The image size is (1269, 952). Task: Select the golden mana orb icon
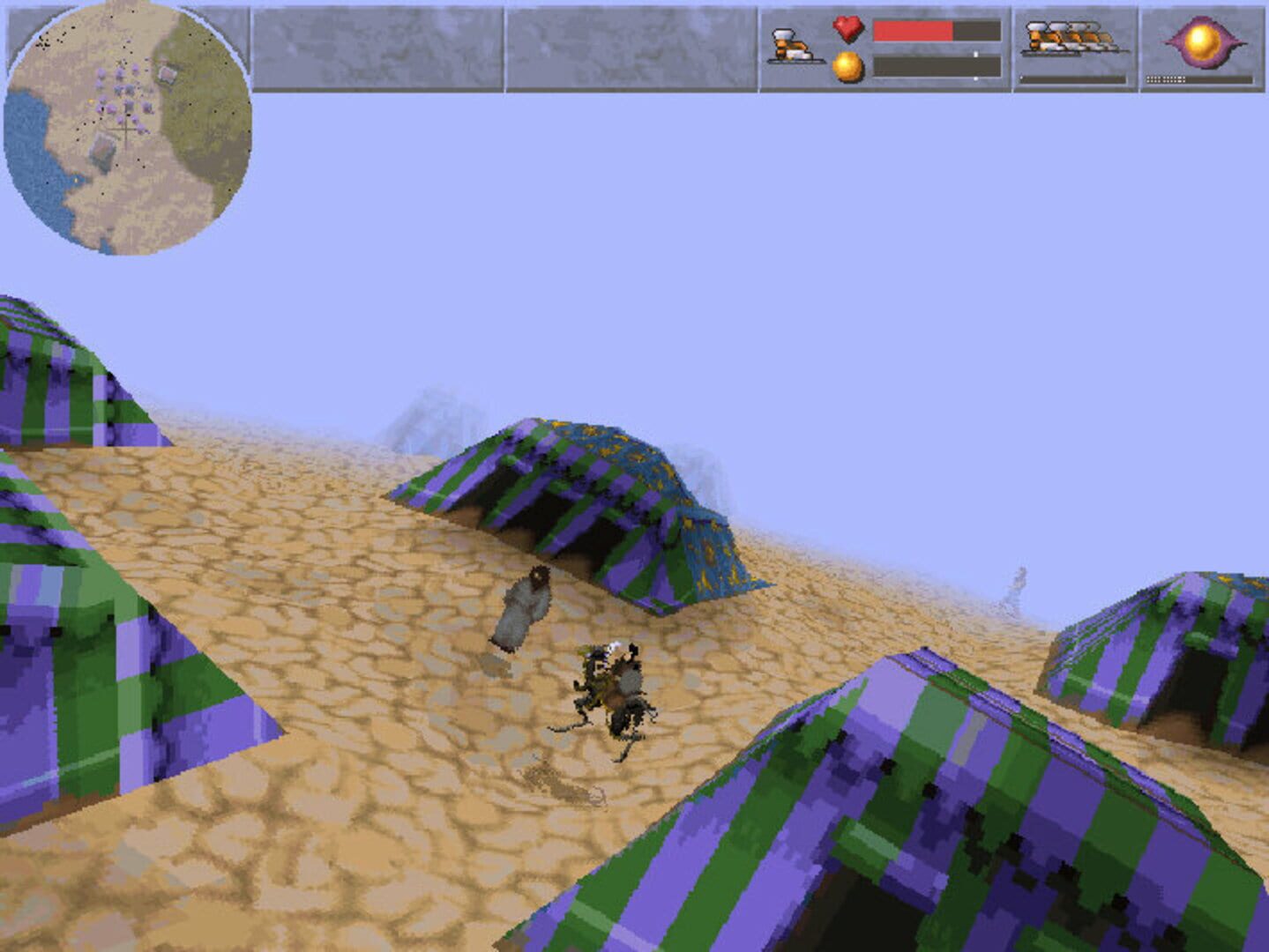tap(846, 68)
